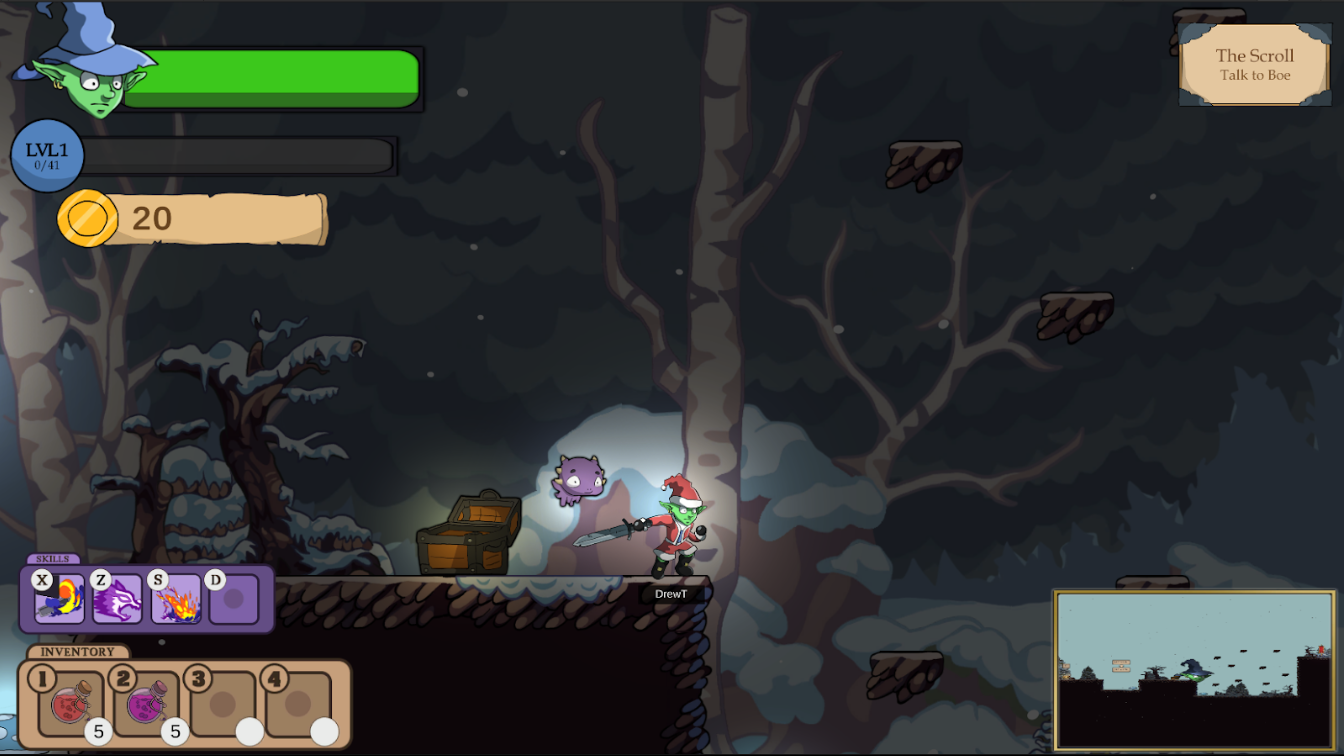This screenshot has height=756, width=1344.
Task: Open 'The Scroll' quest panel
Action: [x=1254, y=55]
